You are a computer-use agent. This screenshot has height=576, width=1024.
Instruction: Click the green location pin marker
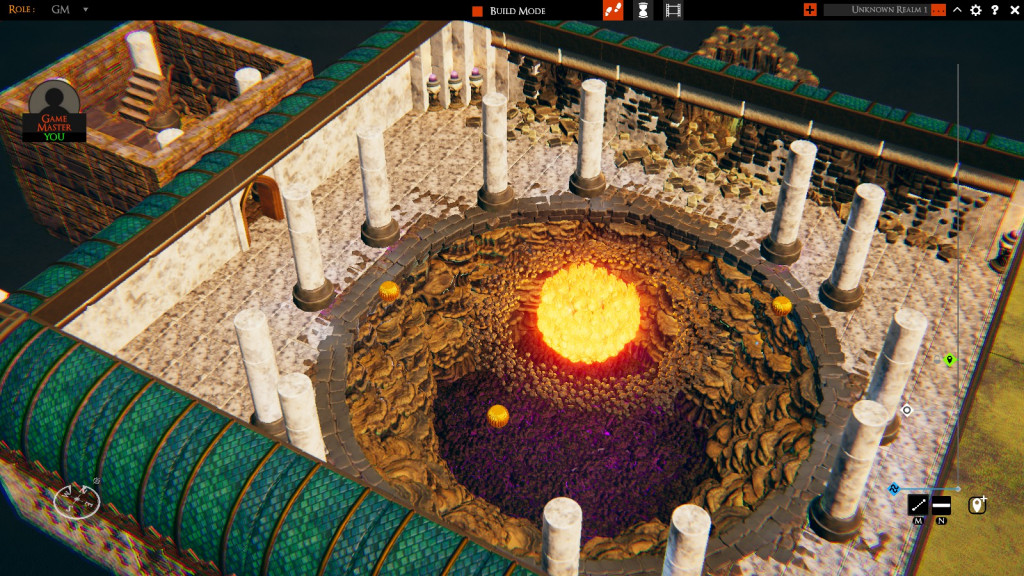pos(949,360)
